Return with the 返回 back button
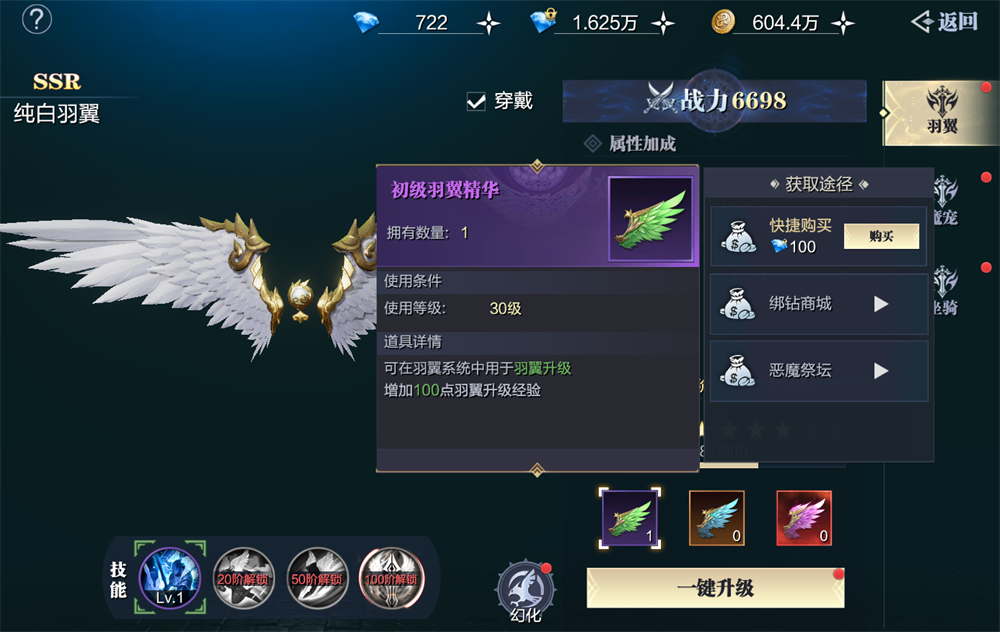This screenshot has height=632, width=1000. point(944,22)
